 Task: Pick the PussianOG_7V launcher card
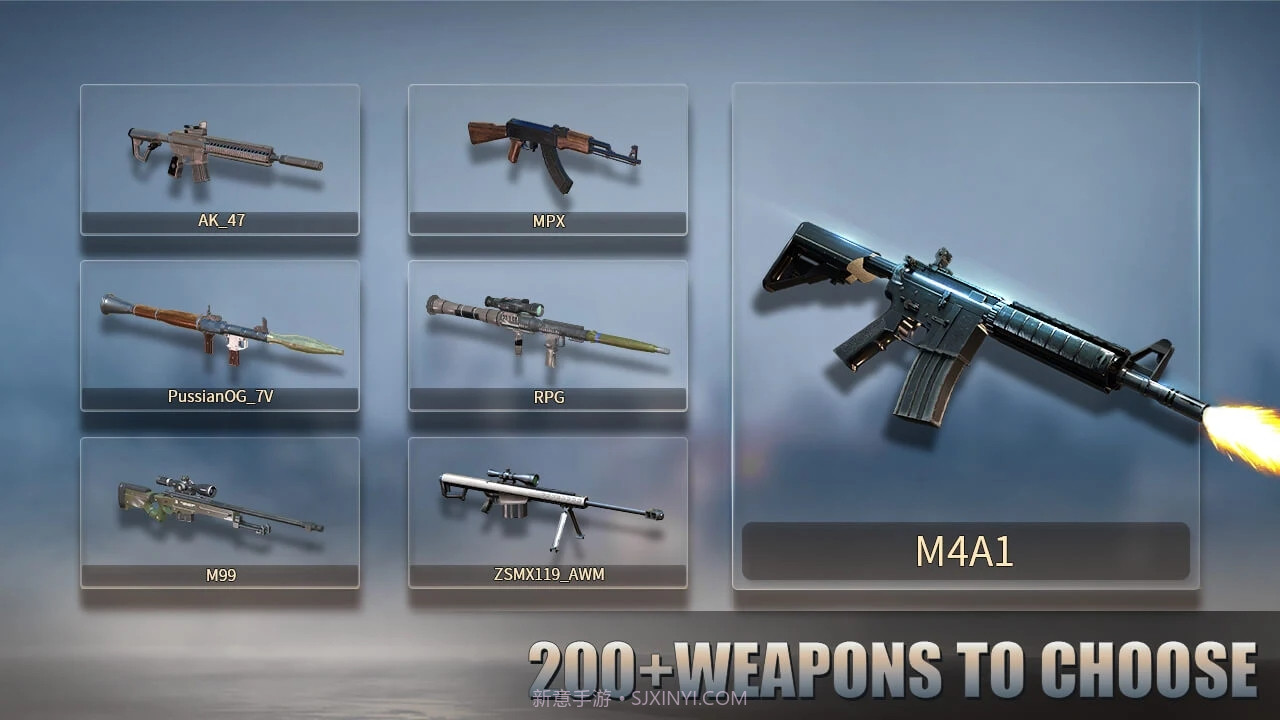(x=220, y=336)
